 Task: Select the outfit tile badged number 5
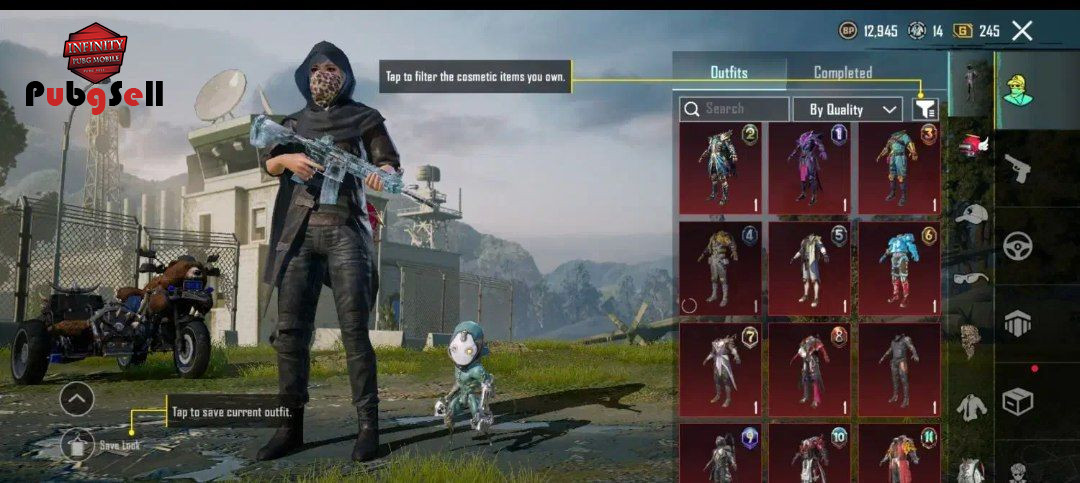pos(809,265)
